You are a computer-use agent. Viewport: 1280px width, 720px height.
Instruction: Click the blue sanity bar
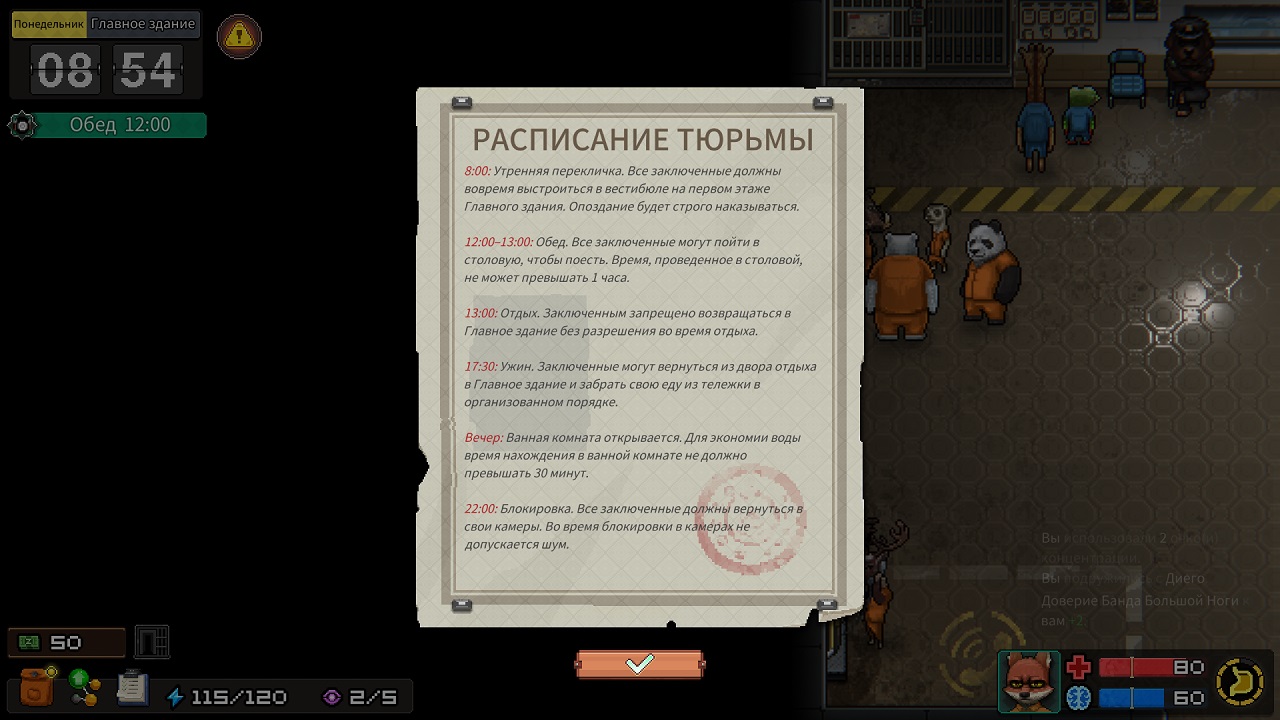pos(1130,697)
